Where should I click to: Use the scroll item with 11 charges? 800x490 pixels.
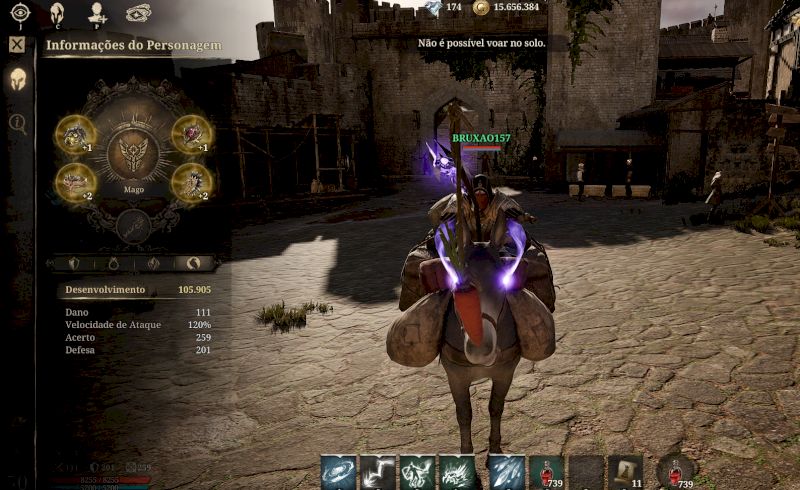626,472
